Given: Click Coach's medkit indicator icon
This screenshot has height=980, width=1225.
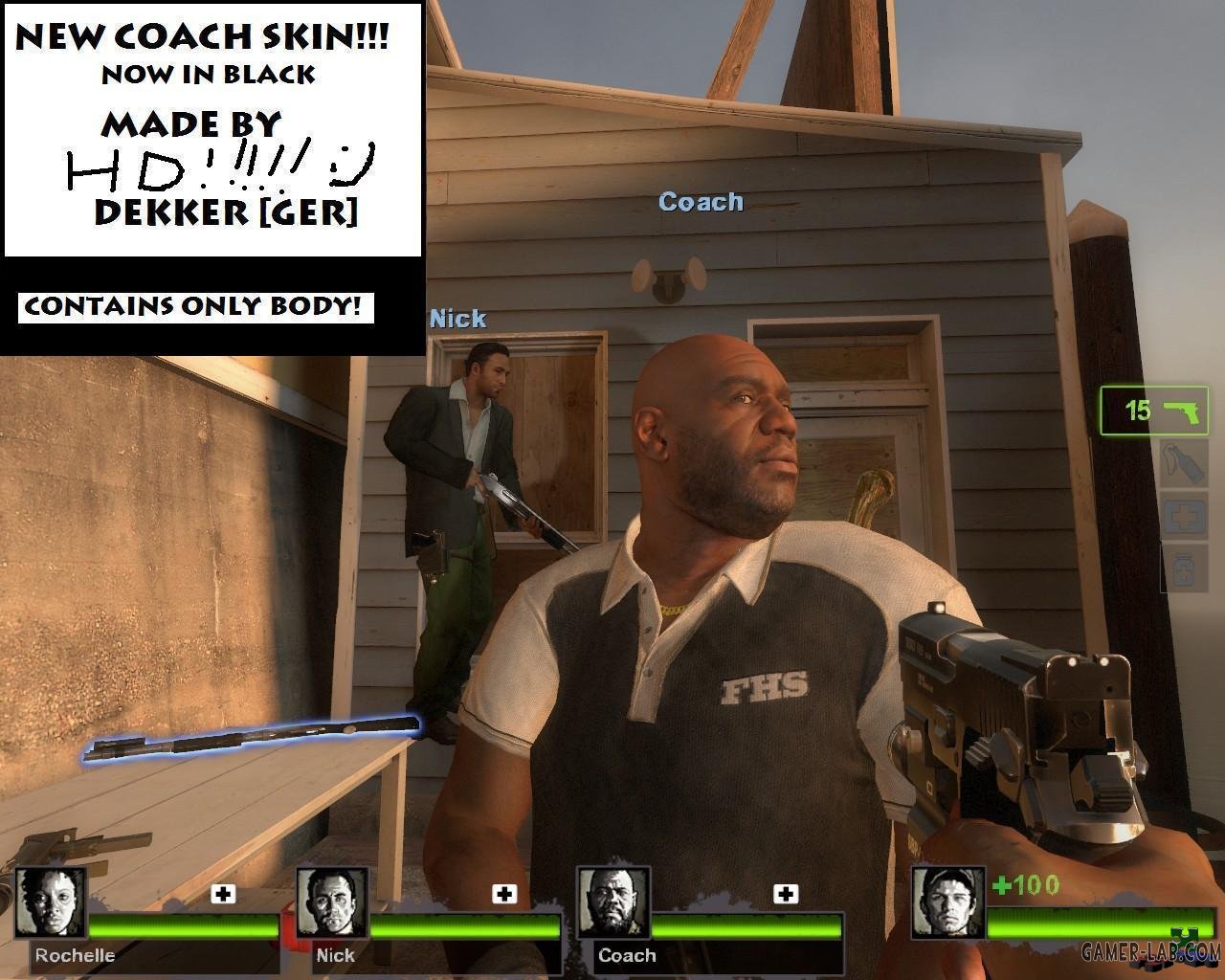Looking at the screenshot, I should (x=786, y=894).
